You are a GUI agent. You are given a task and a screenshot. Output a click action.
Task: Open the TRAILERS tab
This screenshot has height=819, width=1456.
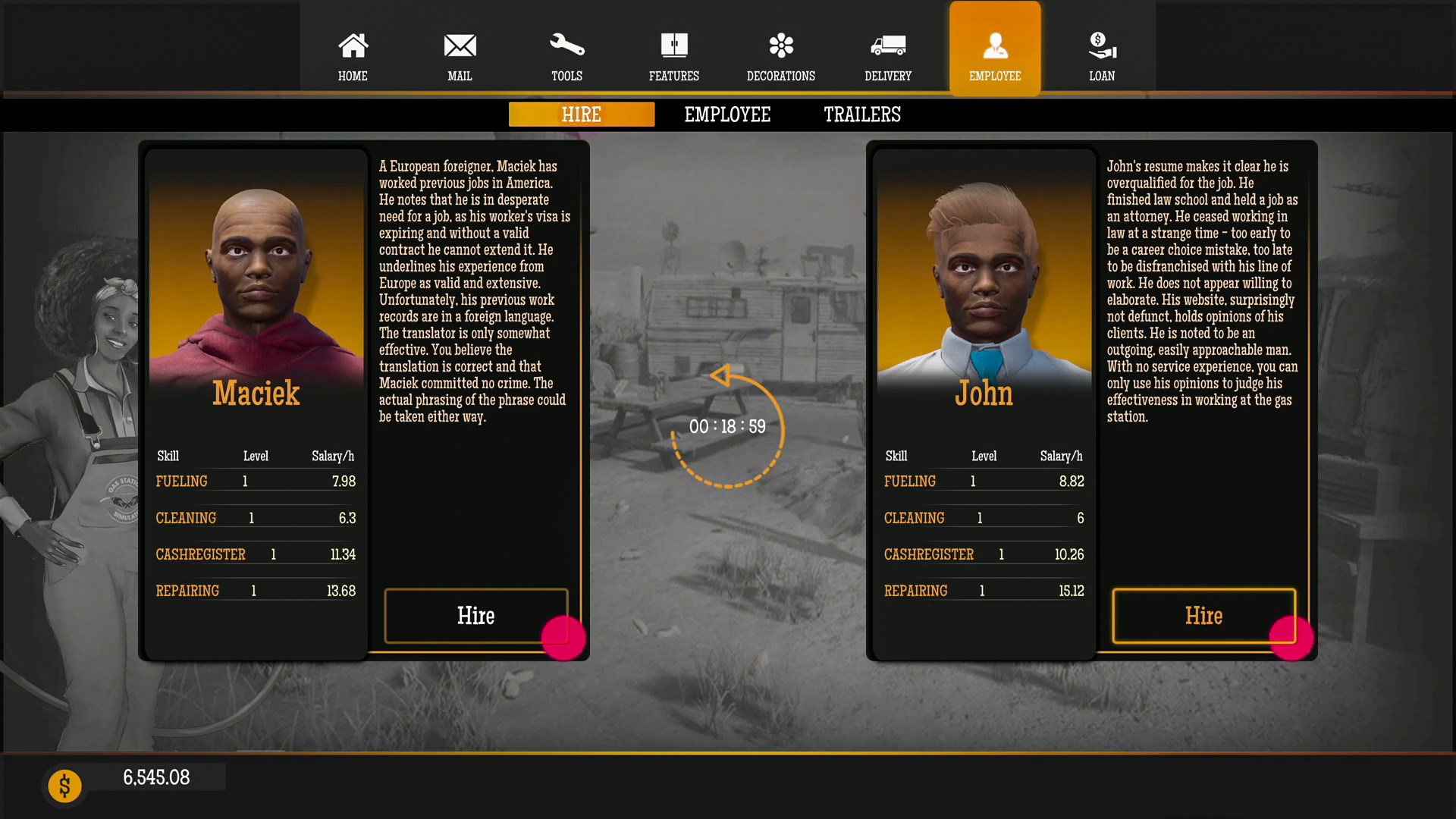tap(861, 115)
